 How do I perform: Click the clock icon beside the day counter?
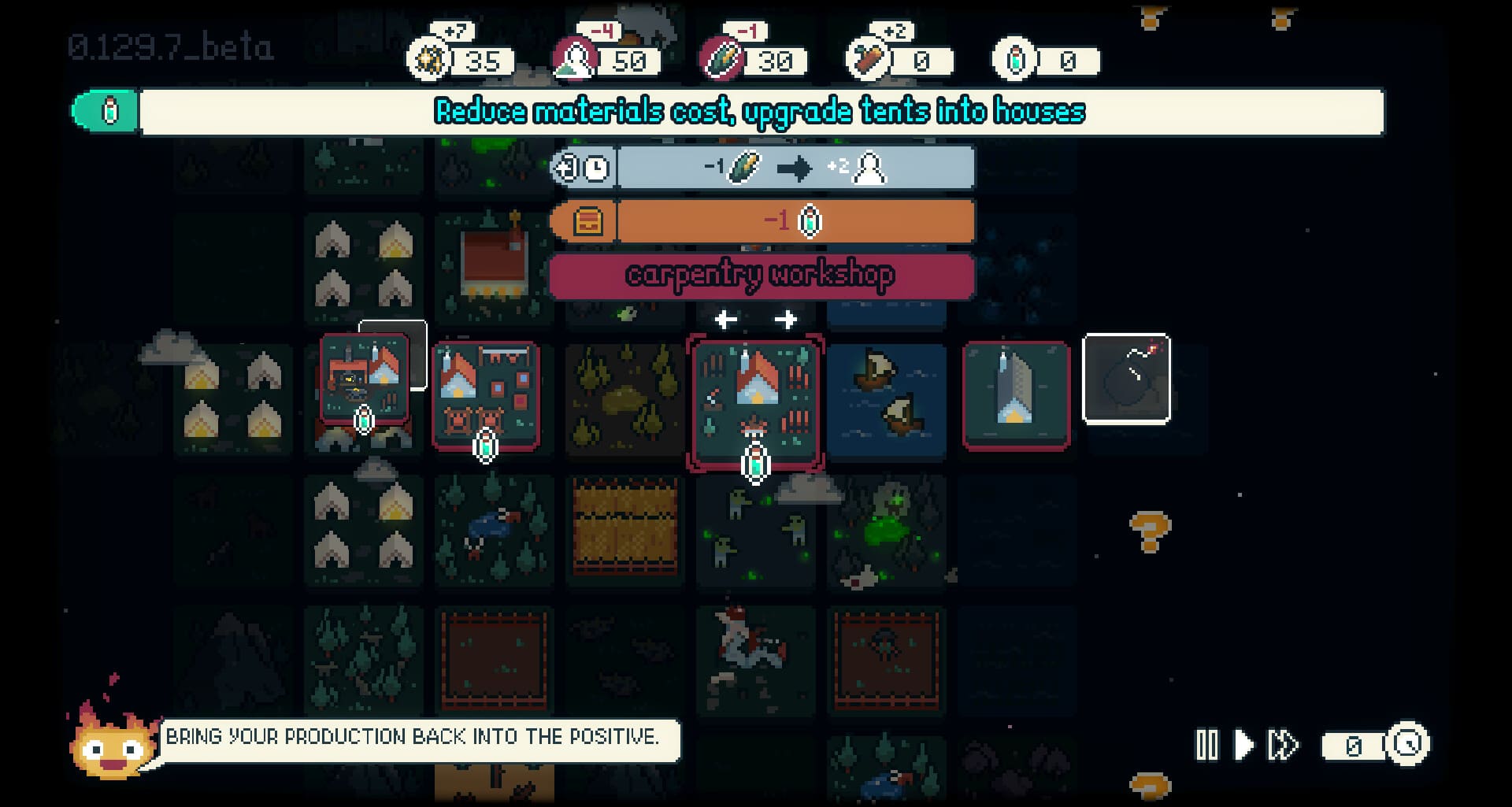pyautogui.click(x=1407, y=744)
